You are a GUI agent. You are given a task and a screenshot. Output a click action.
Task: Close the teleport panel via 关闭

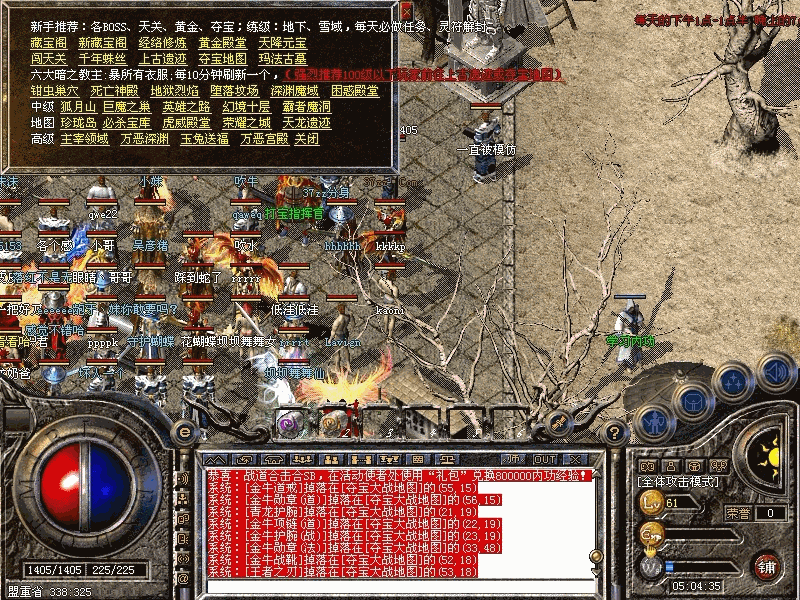(307, 139)
